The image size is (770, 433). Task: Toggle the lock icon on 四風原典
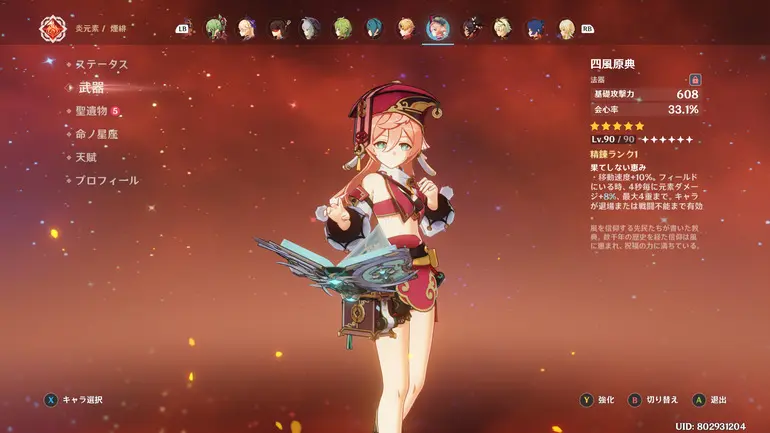695,79
